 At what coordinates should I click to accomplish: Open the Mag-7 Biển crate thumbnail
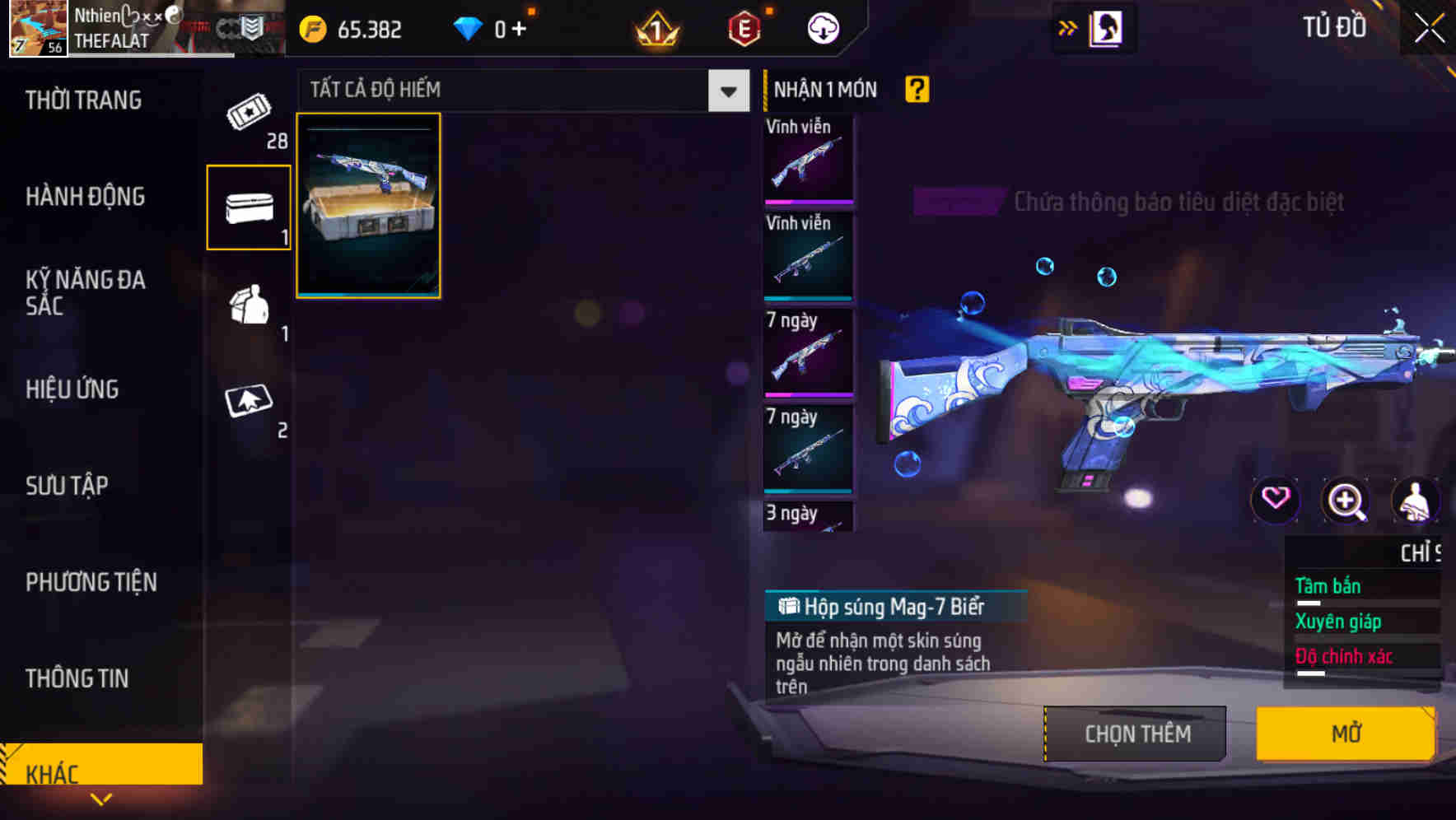tap(368, 206)
